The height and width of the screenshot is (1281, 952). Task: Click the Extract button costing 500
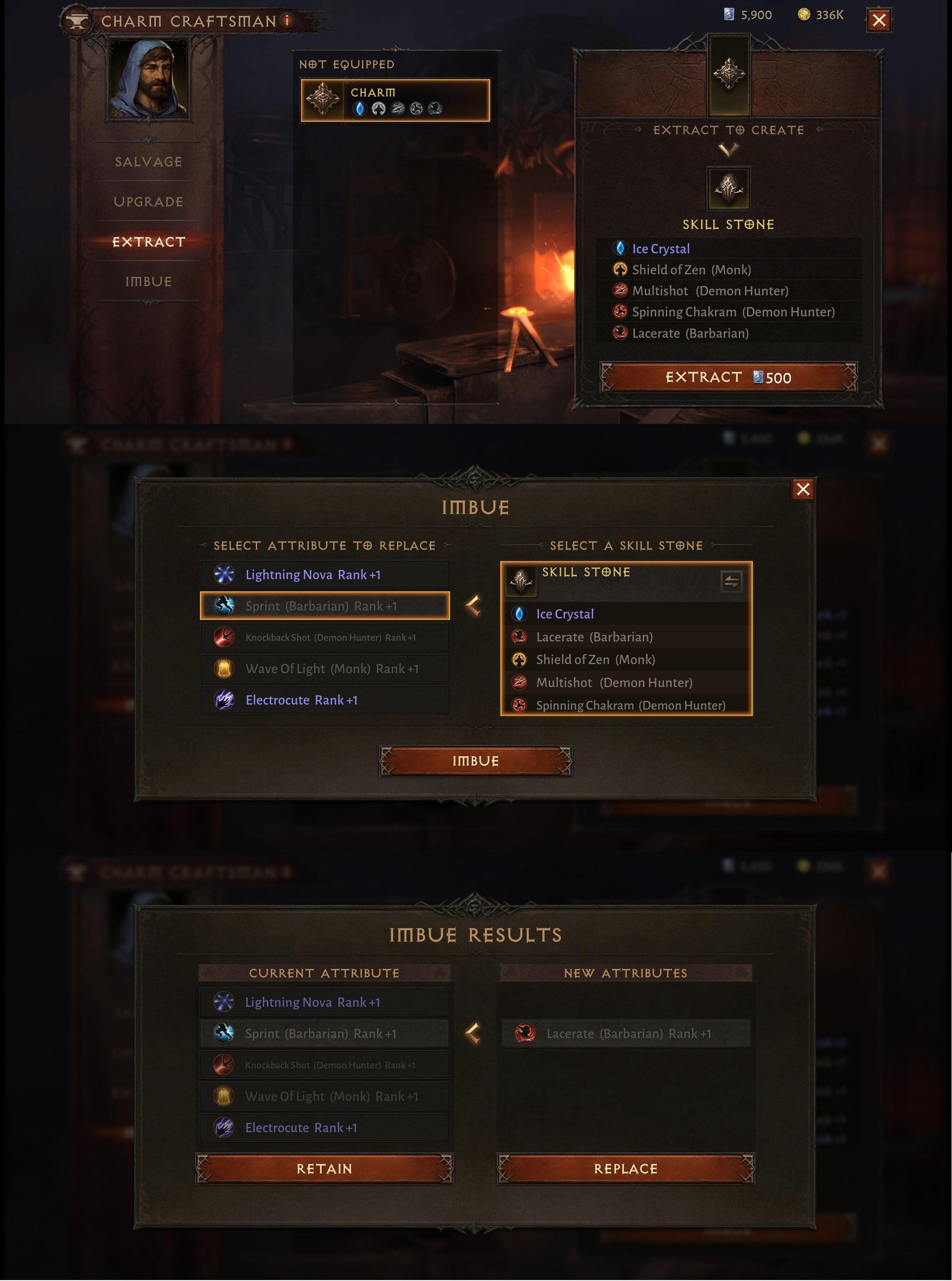(727, 378)
